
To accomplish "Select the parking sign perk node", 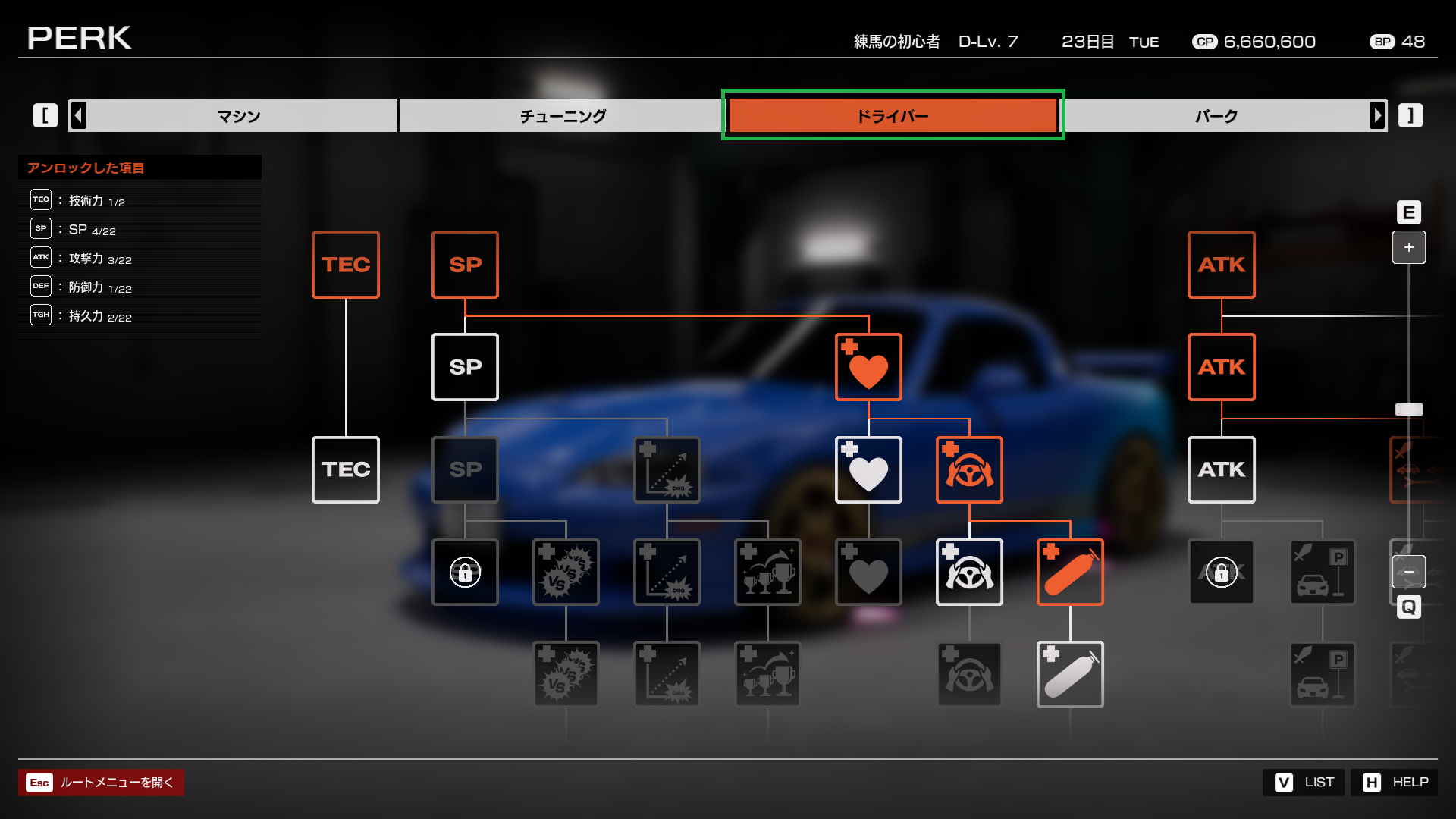I will pos(1323,573).
